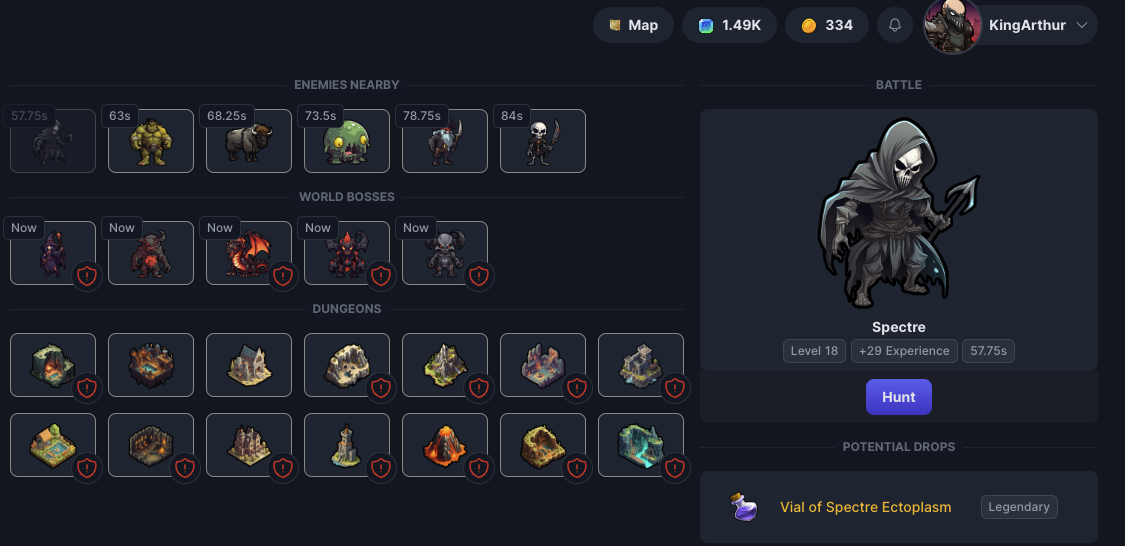
Task: Pick the bearded pirate enemy at 78.75s
Action: click(445, 141)
